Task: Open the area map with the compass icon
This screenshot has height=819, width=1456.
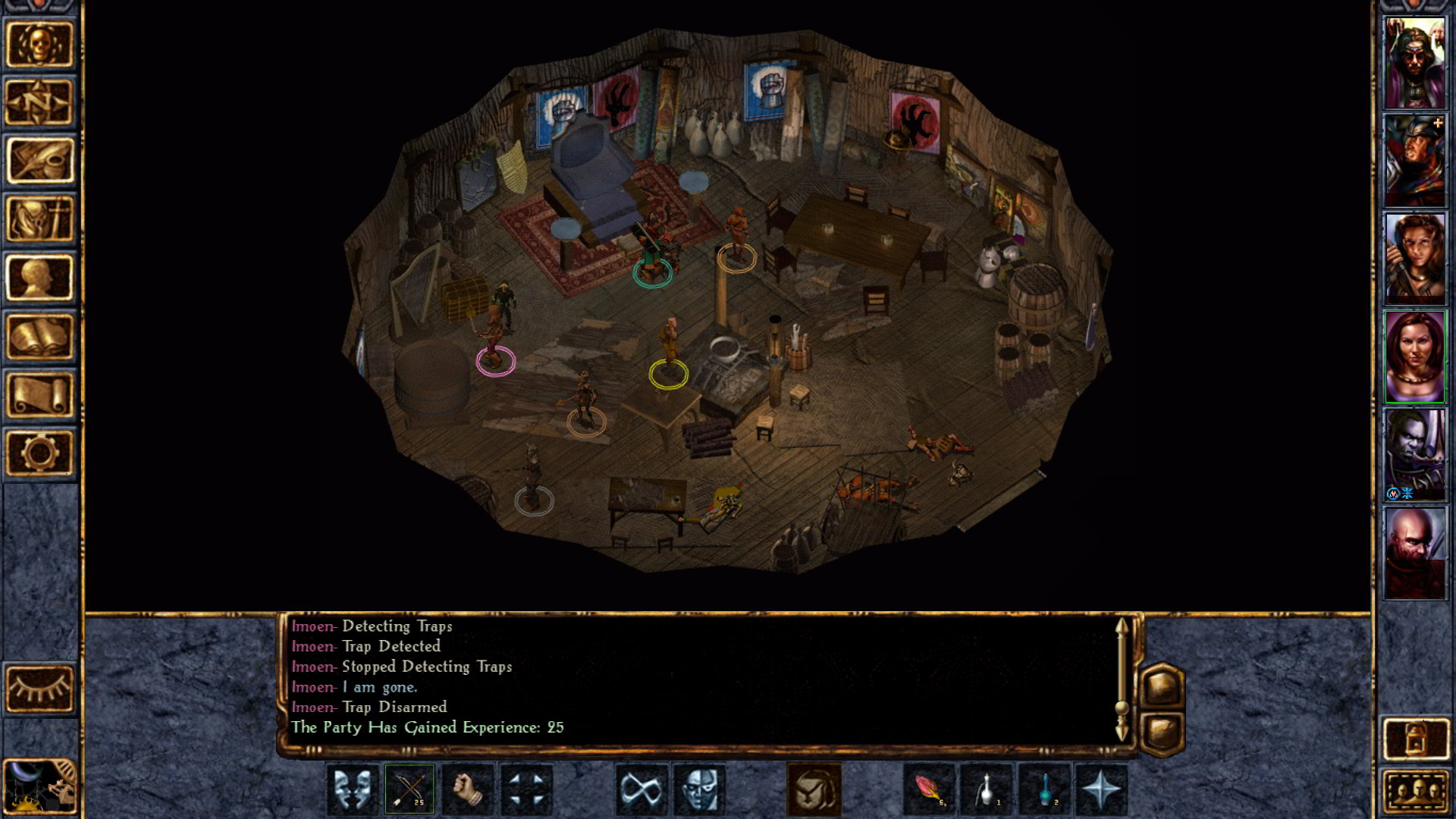Action: click(39, 102)
